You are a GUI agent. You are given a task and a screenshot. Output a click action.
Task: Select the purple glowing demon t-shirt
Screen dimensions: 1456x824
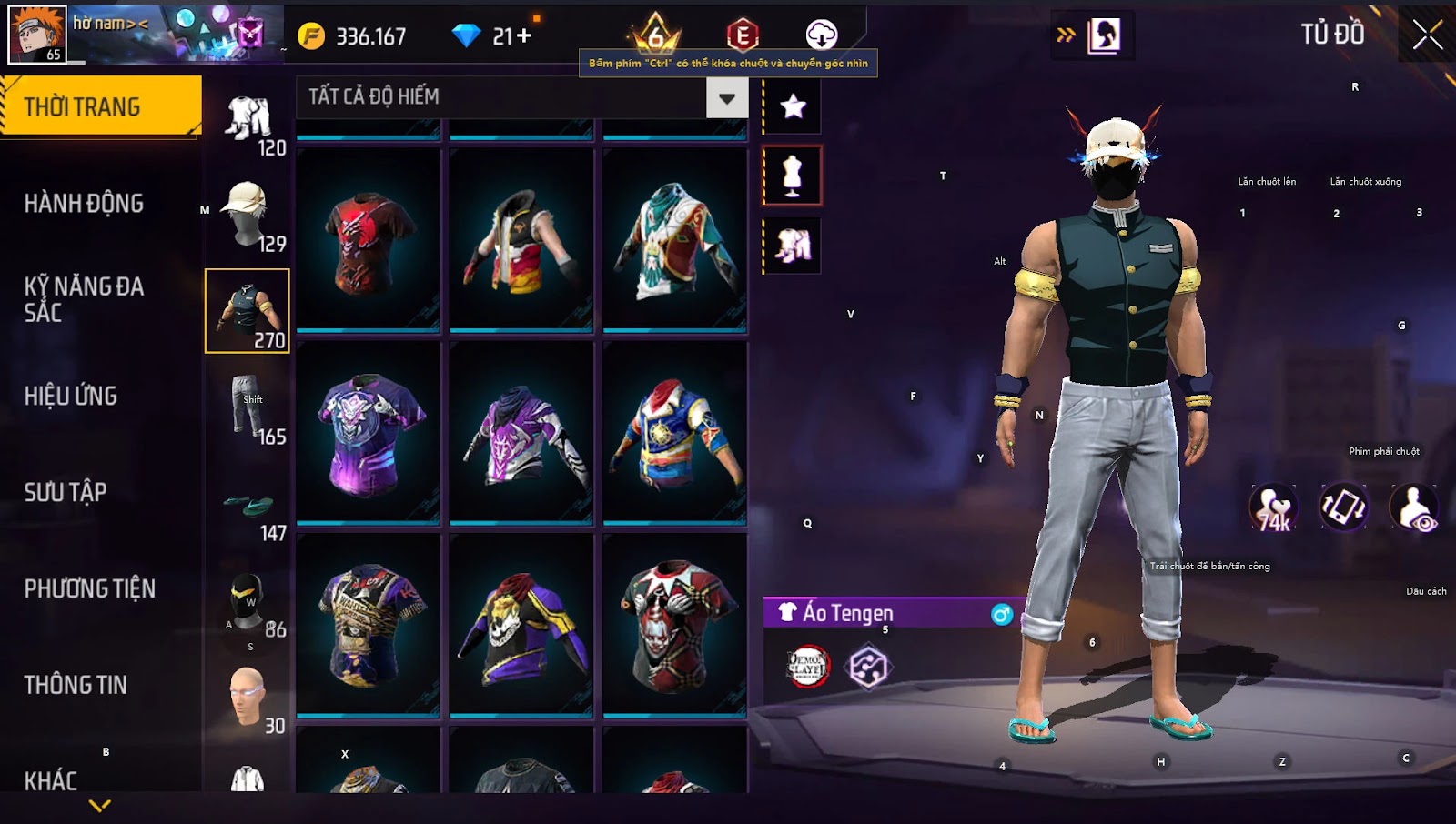pos(368,433)
